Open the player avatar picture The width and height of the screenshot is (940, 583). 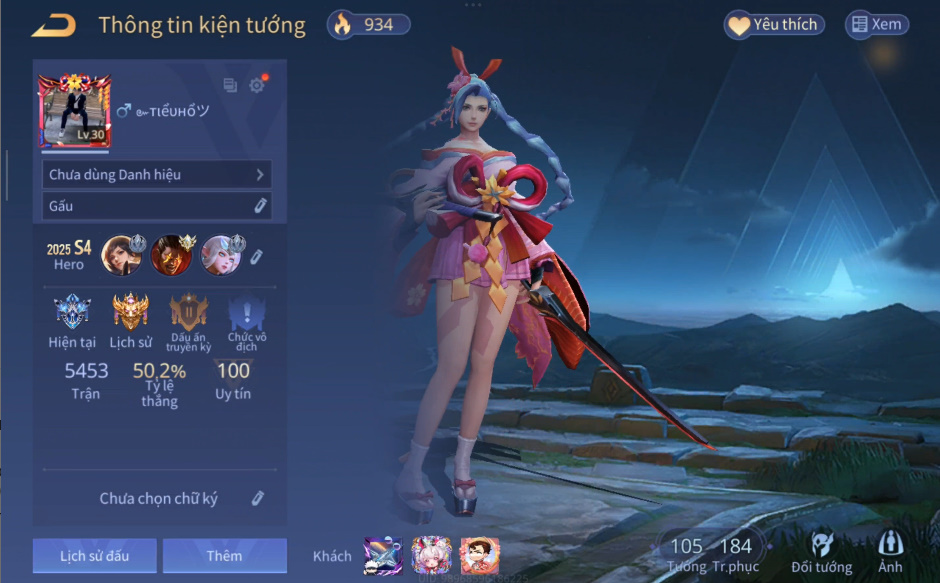pyautogui.click(x=75, y=111)
